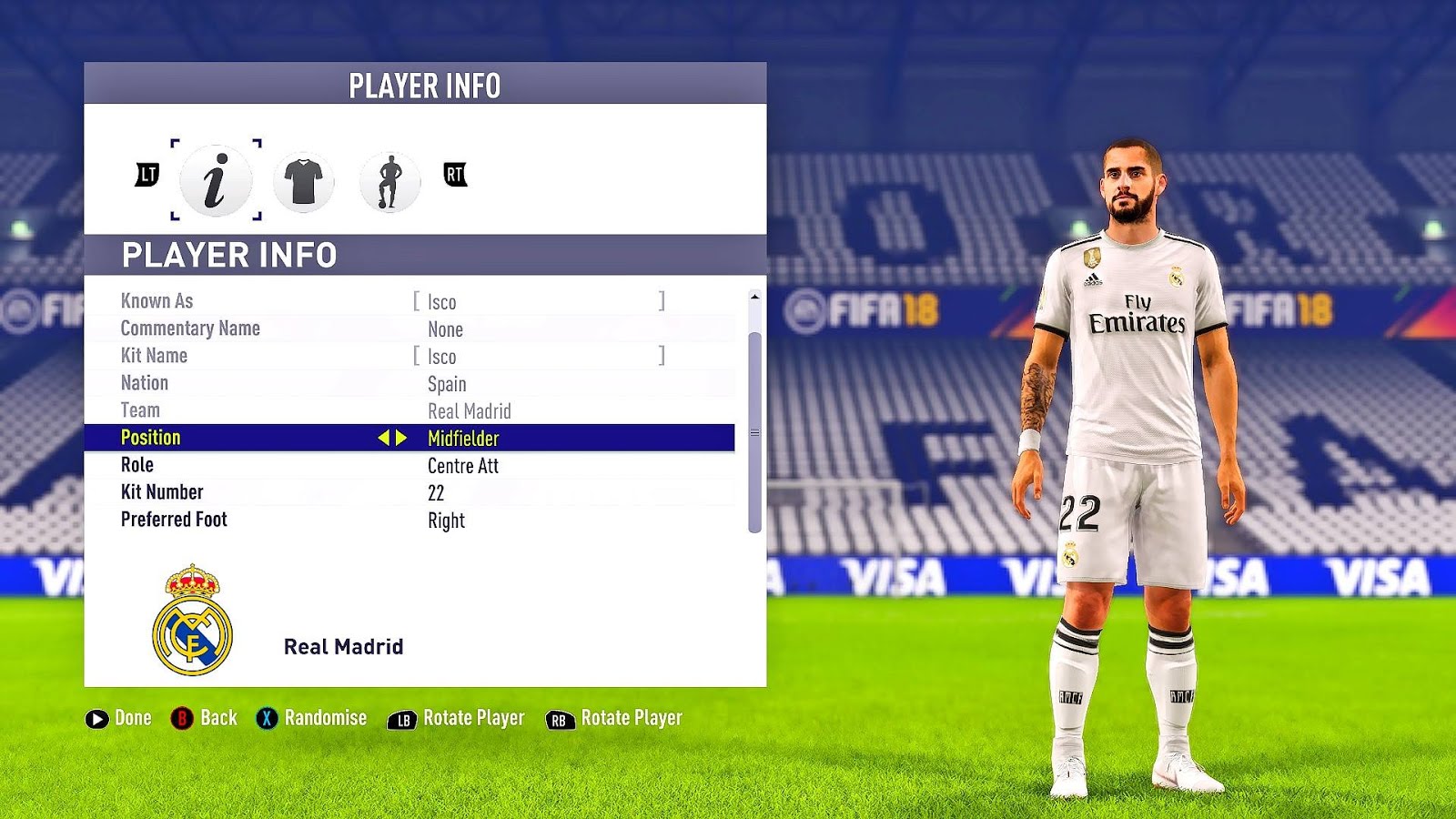The height and width of the screenshot is (819, 1456).
Task: Select the Preferred Foot row
Action: click(409, 520)
